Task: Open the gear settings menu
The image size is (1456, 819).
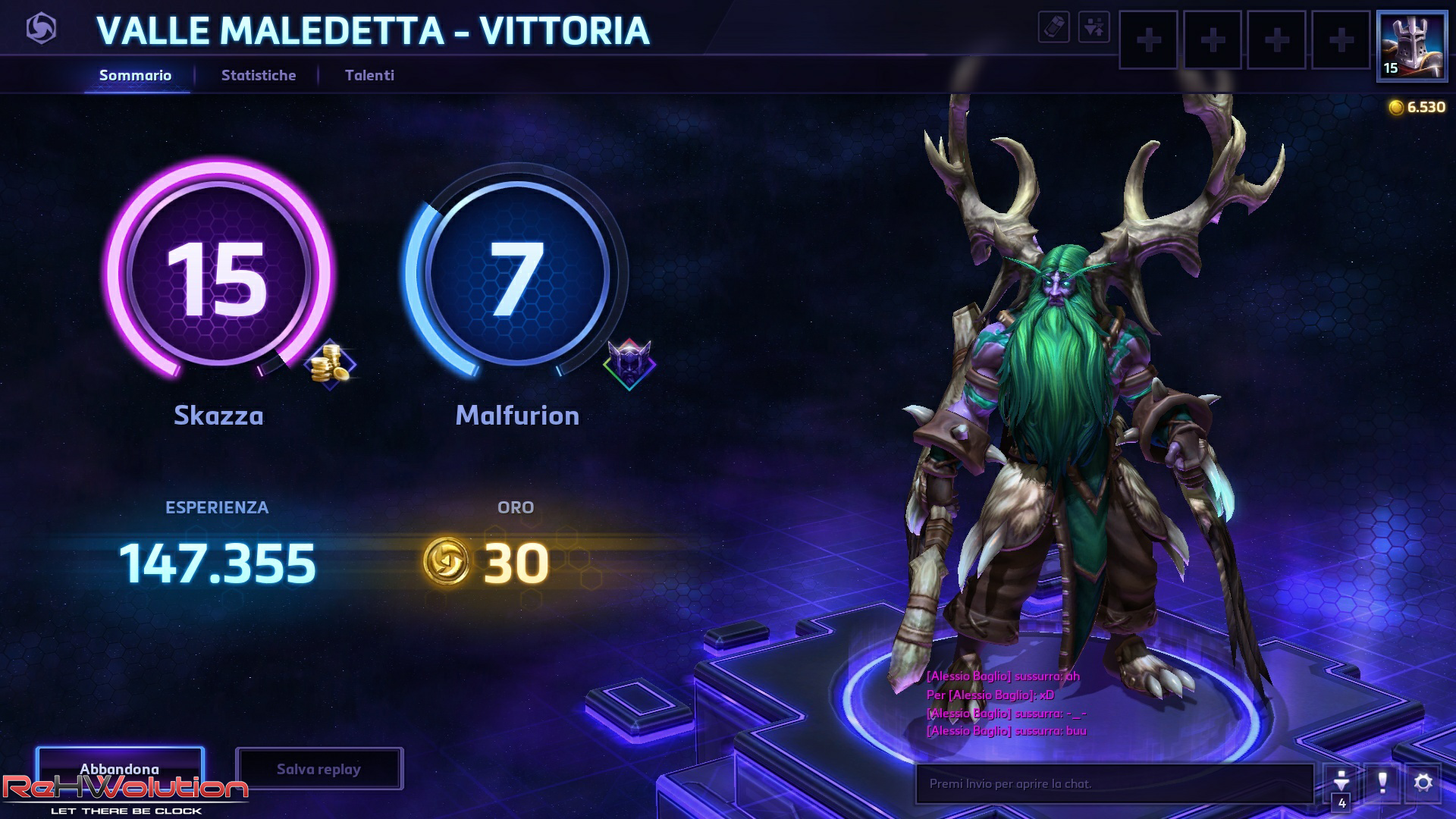Action: 1423,782
